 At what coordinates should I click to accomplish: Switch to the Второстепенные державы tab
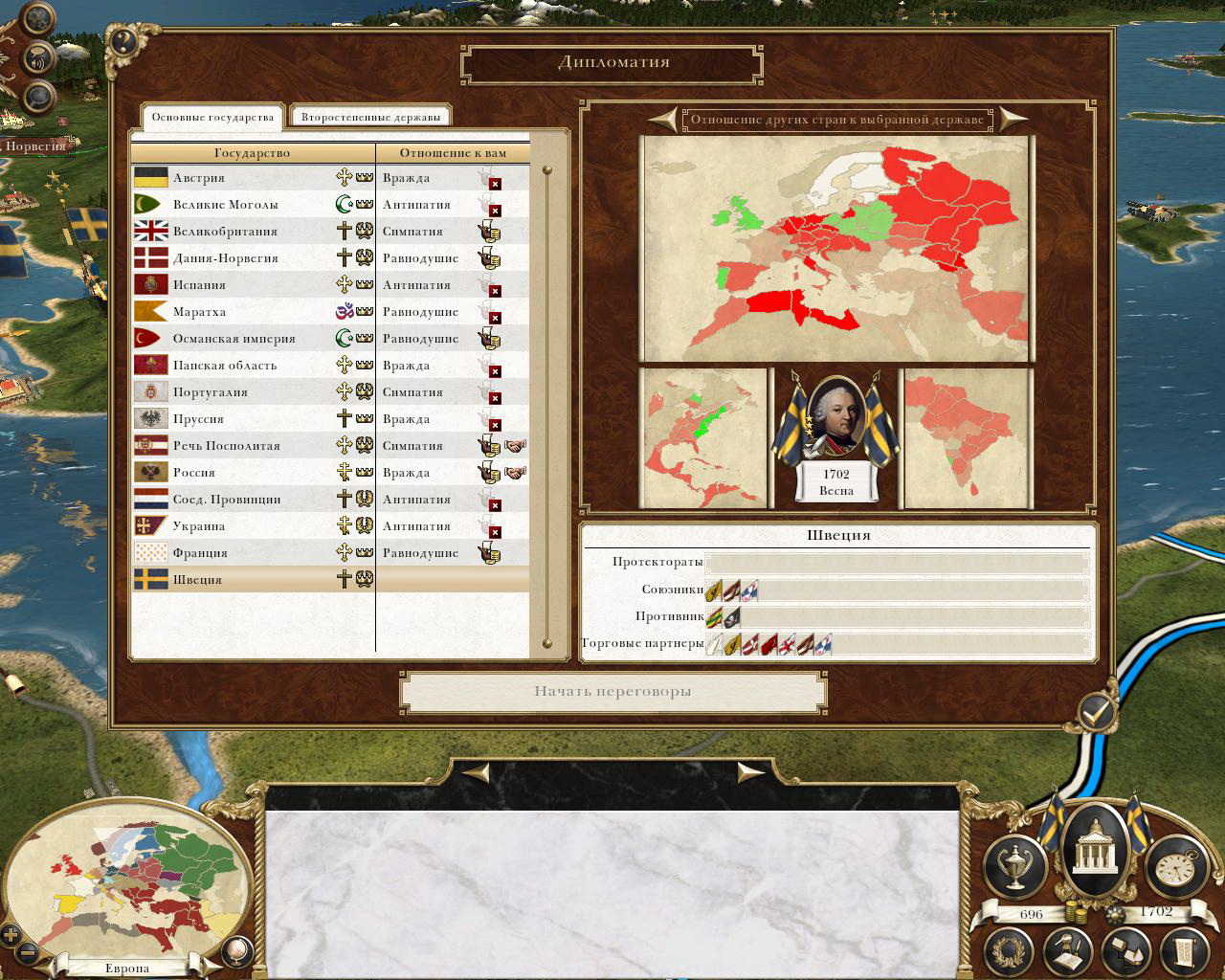pyautogui.click(x=370, y=118)
